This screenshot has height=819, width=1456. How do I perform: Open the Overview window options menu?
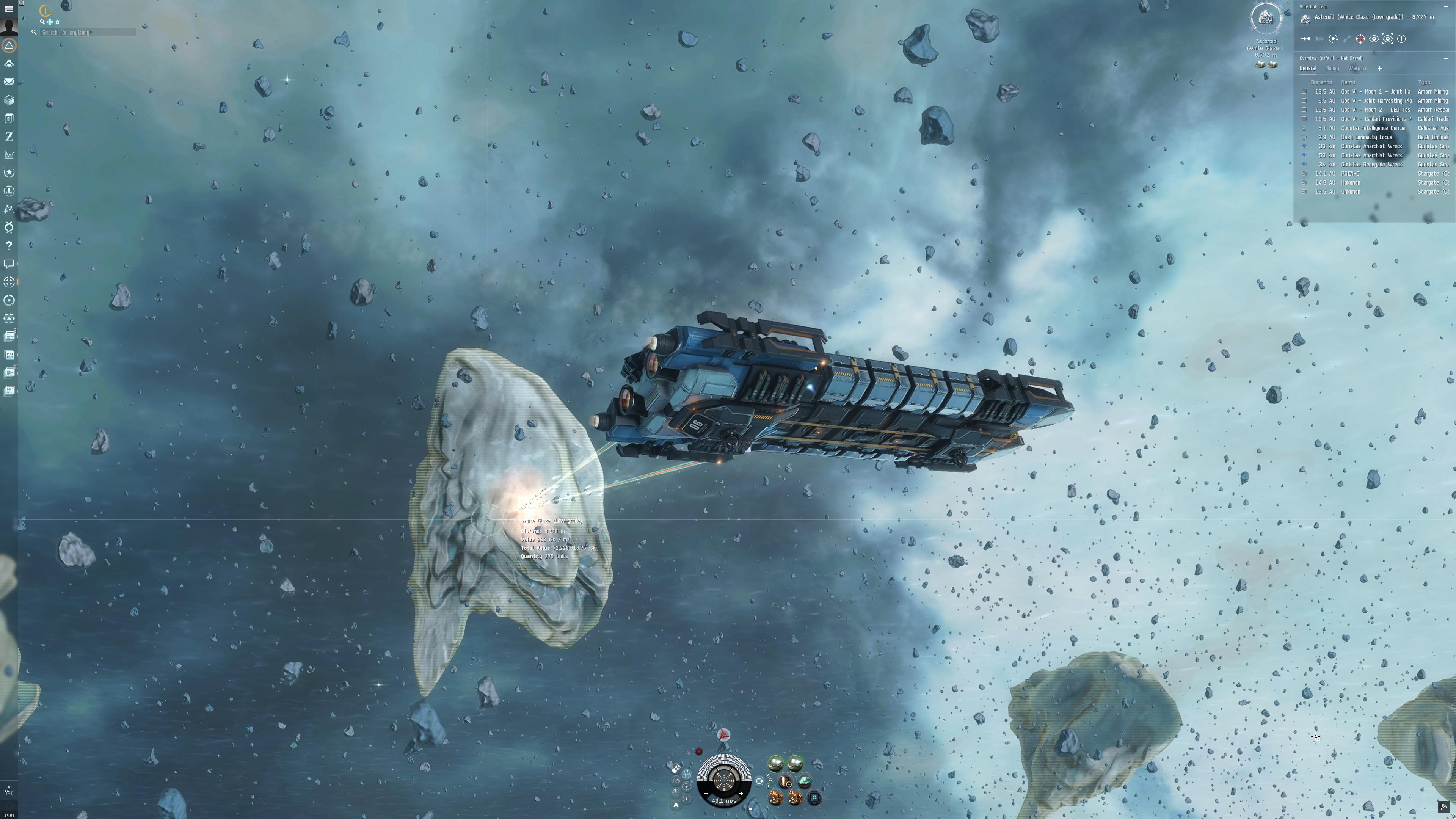(x=1437, y=58)
